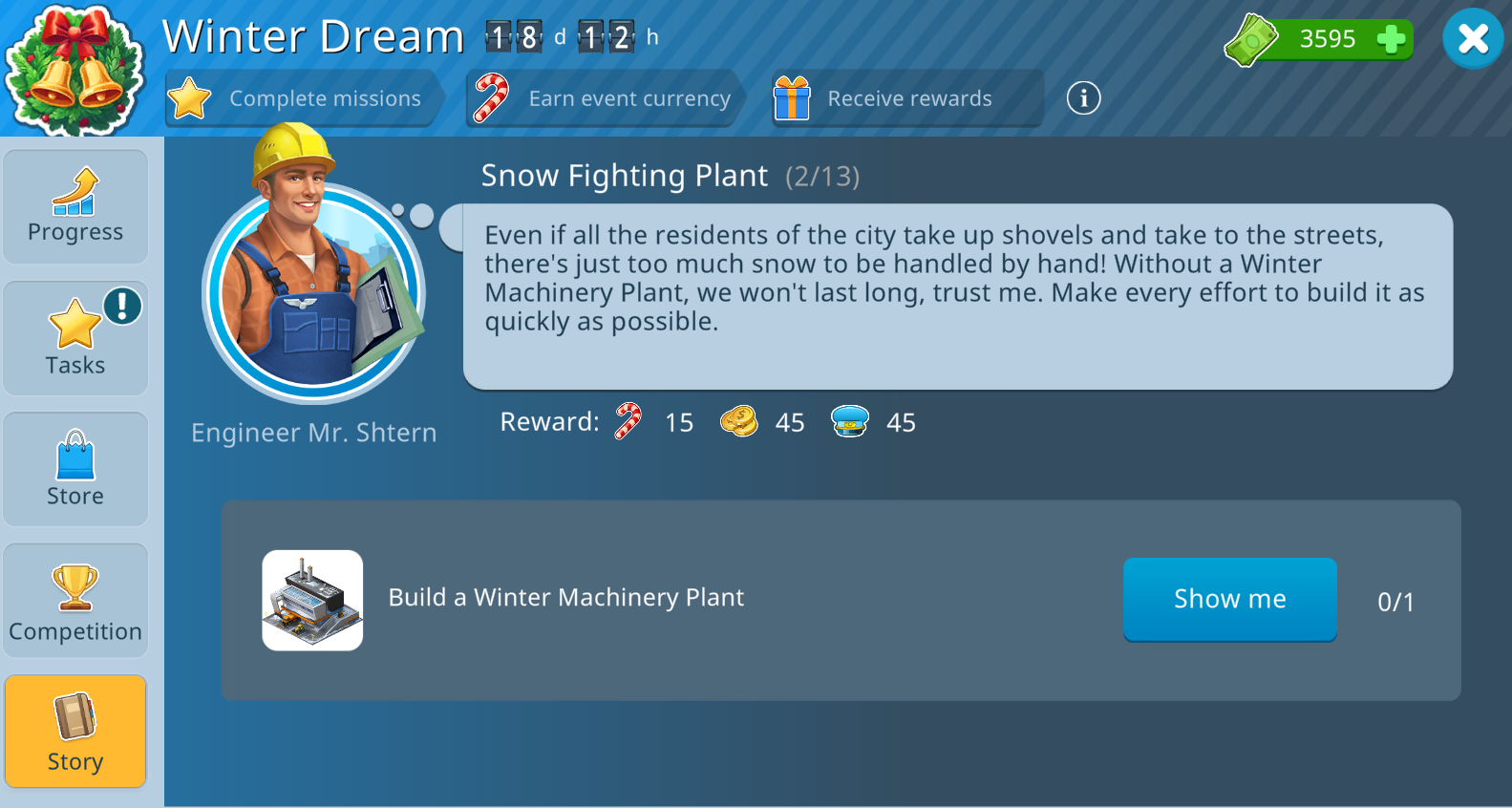Open the Tasks tab
1512x808 pixels.
tap(75, 338)
